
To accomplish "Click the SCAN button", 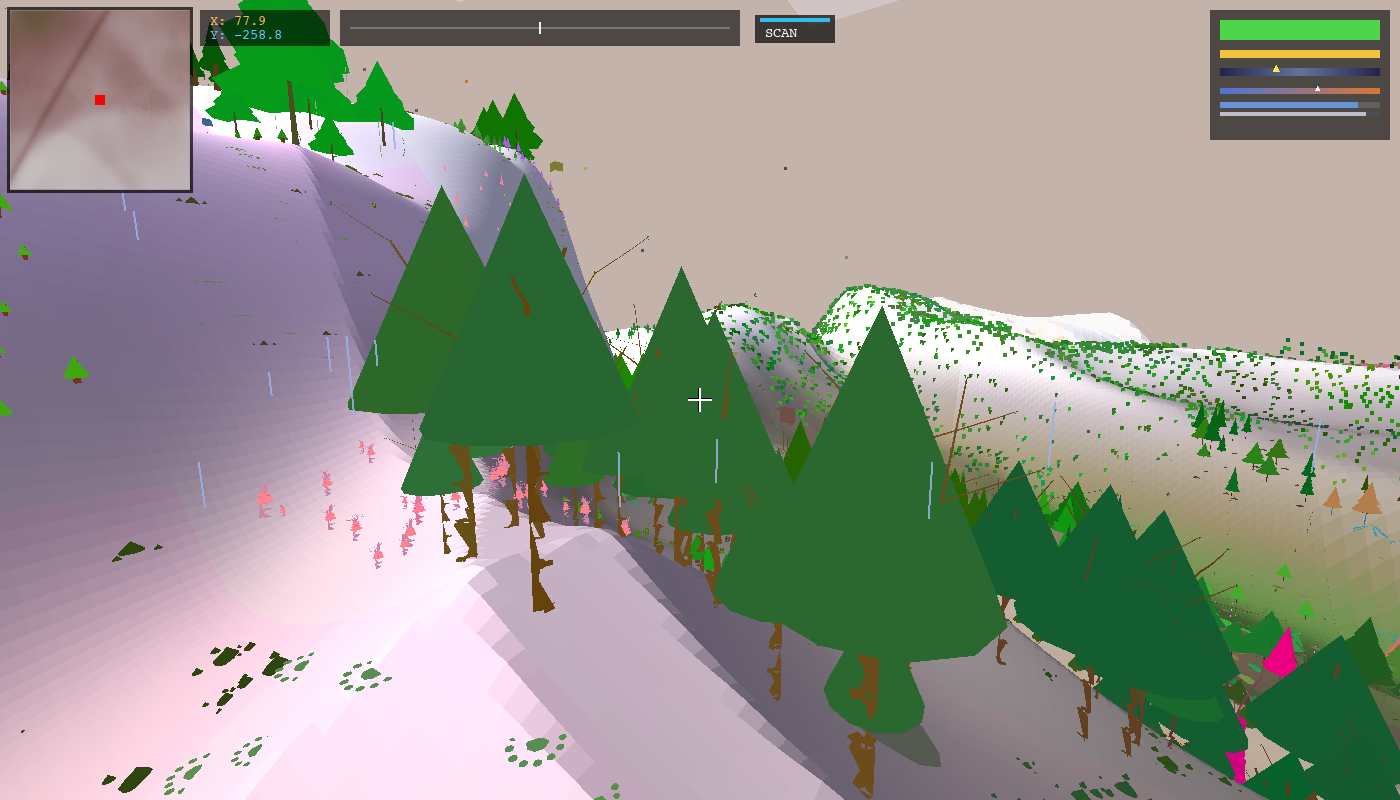I will pos(794,31).
